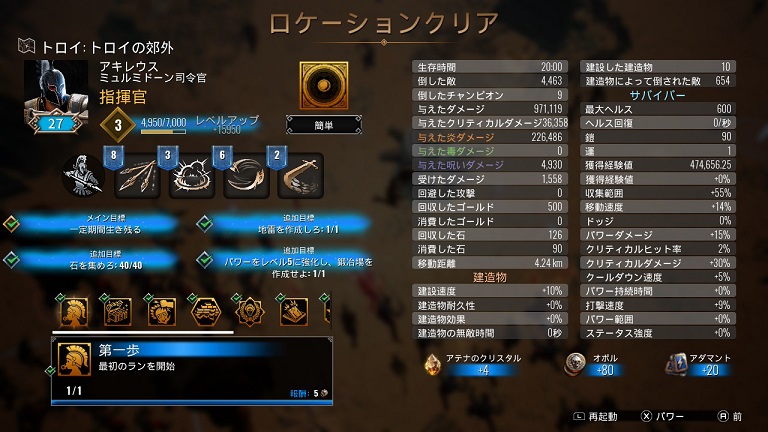
Task: Click the golden shield difficulty emblem
Action: coord(318,85)
